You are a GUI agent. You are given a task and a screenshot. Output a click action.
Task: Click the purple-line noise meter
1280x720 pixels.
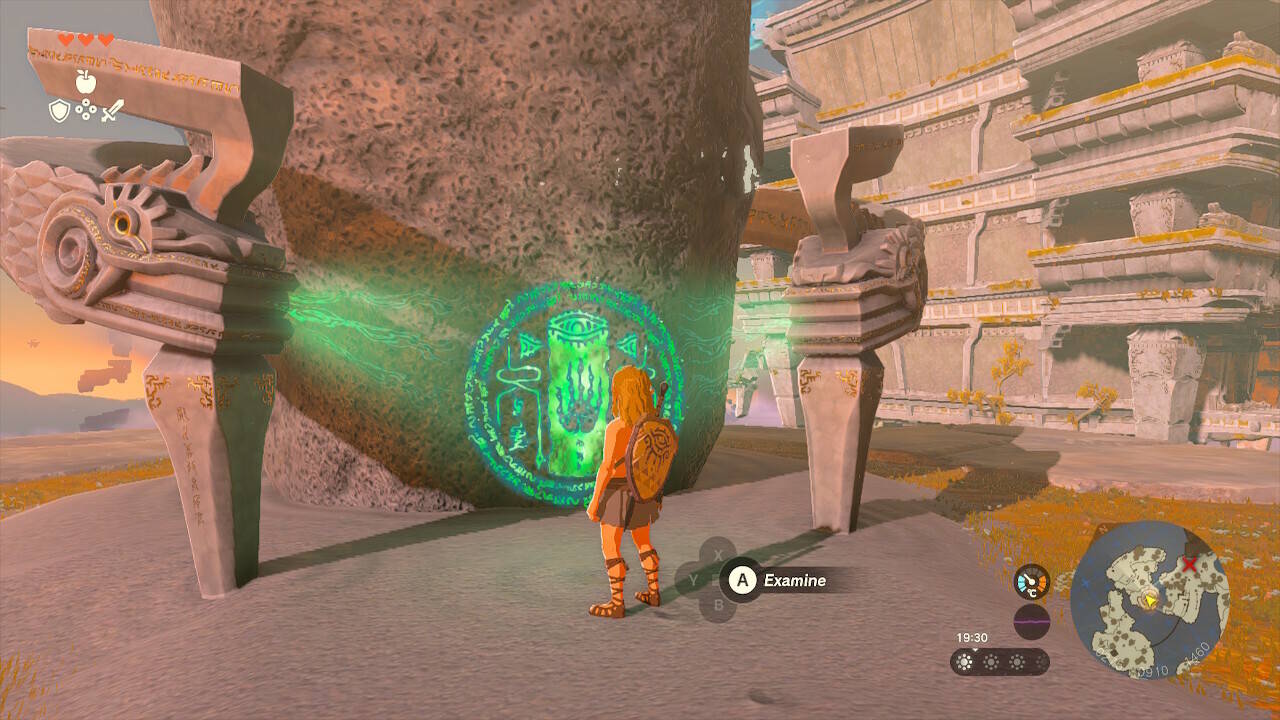click(x=1032, y=621)
